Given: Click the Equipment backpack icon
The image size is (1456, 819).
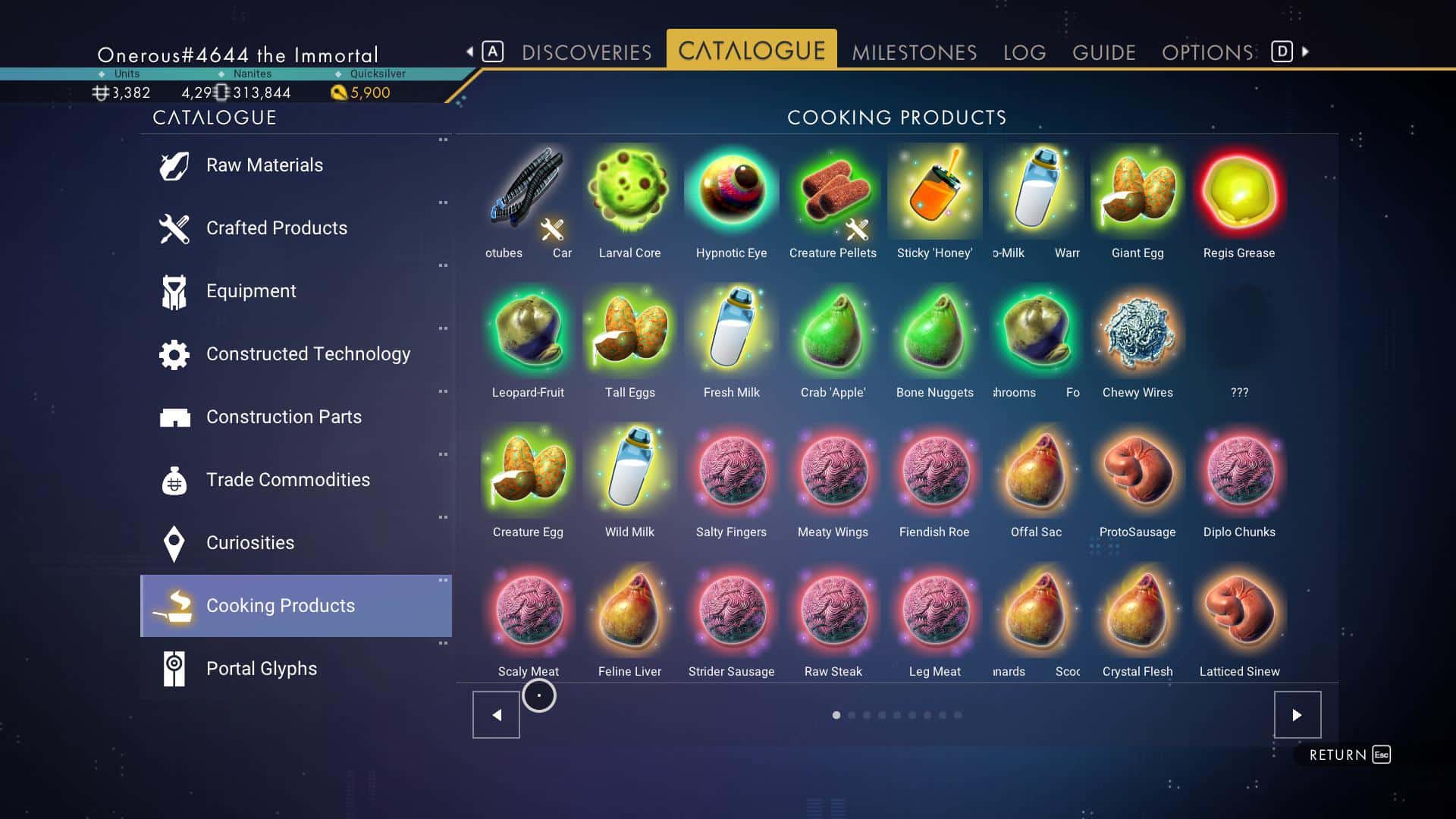Looking at the screenshot, I should pos(174,290).
